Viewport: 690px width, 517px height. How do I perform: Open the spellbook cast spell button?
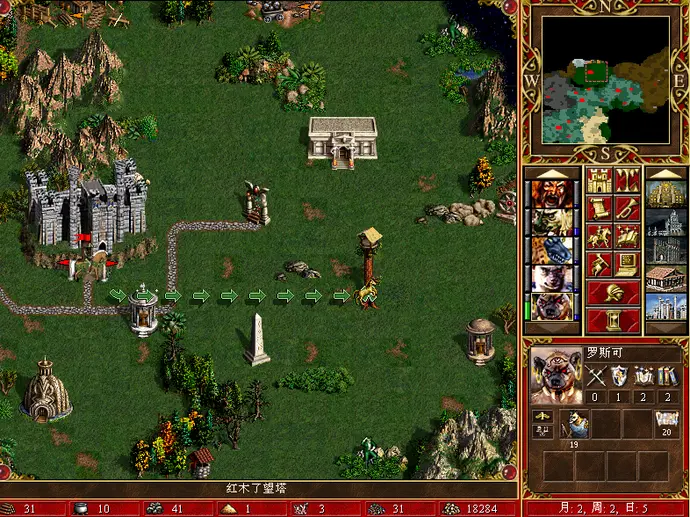click(628, 237)
